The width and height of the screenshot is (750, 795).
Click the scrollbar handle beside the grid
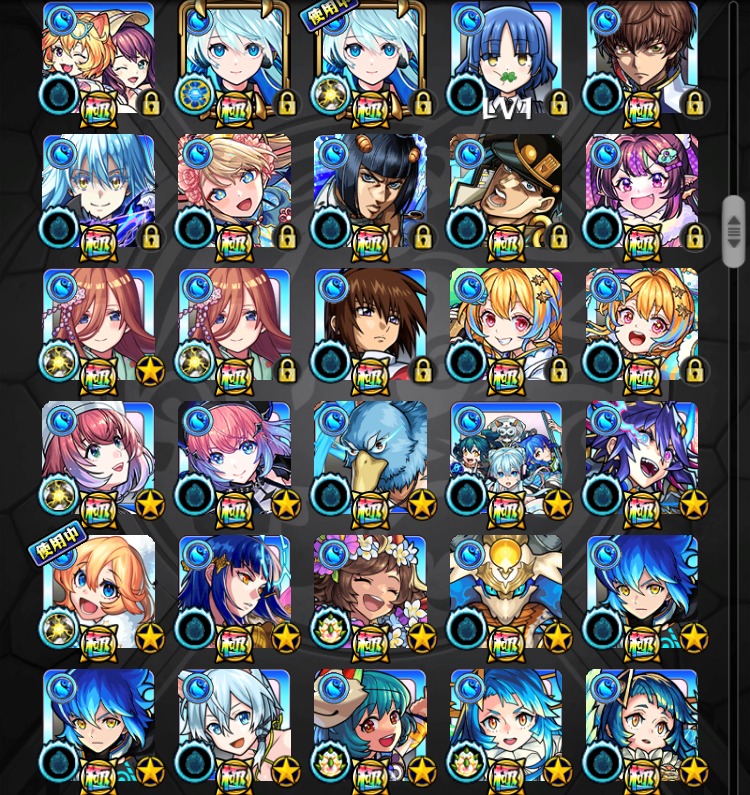coord(734,232)
